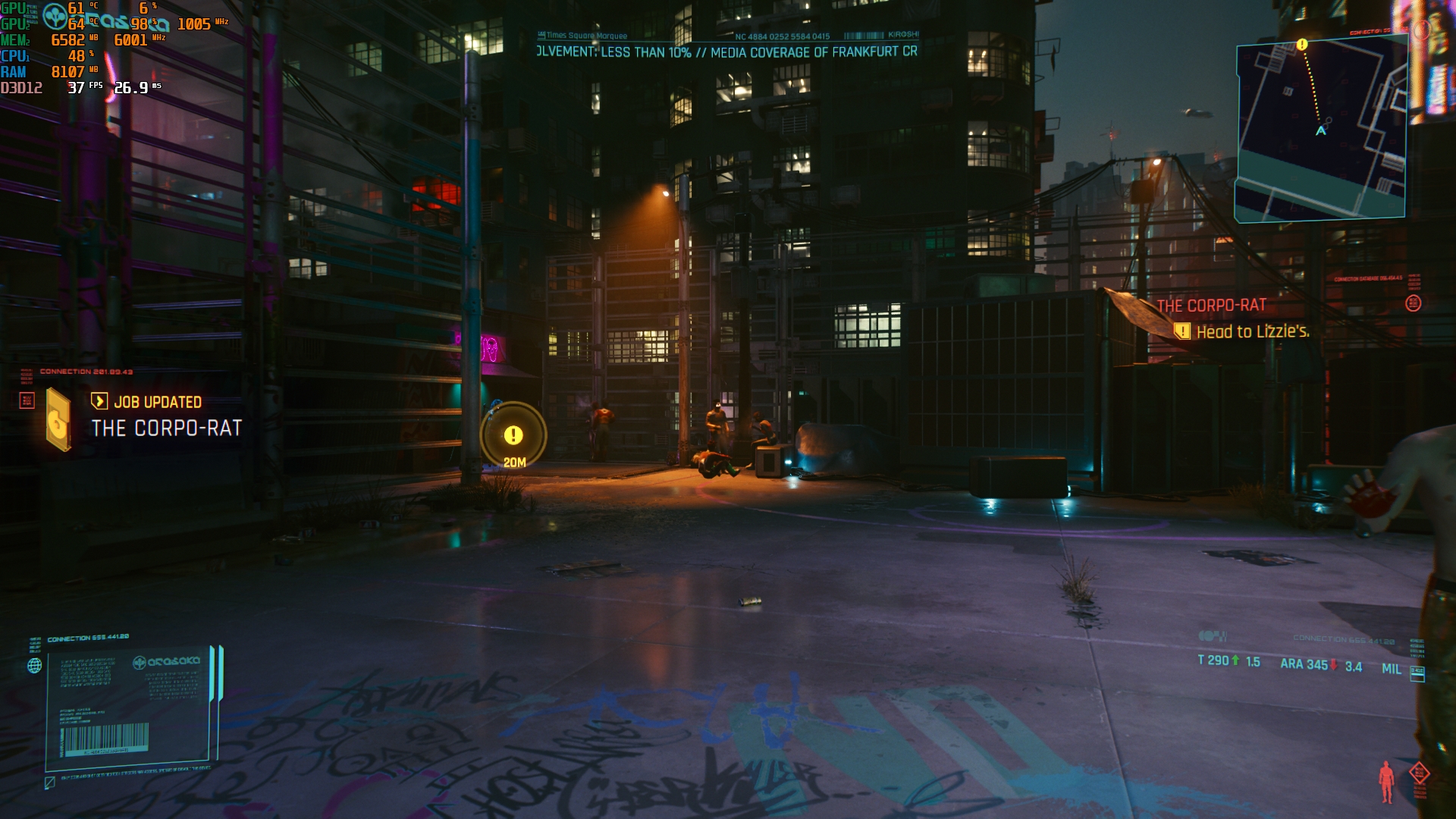Select the yellow quest waypoint marker
This screenshot has width=1456, height=819.
[513, 435]
